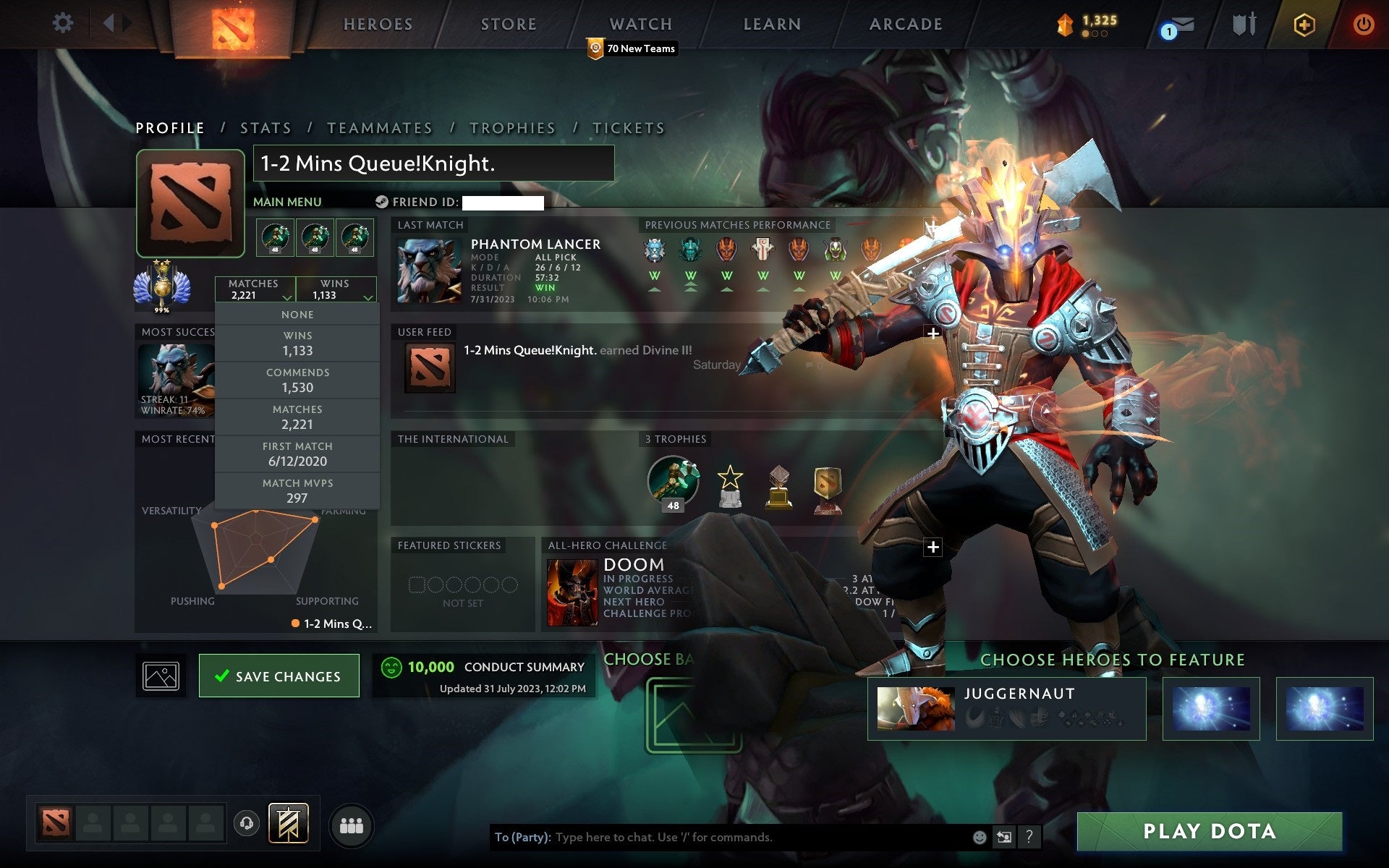
Task: Select MATCH MVPS 297 option
Action: 298,490
